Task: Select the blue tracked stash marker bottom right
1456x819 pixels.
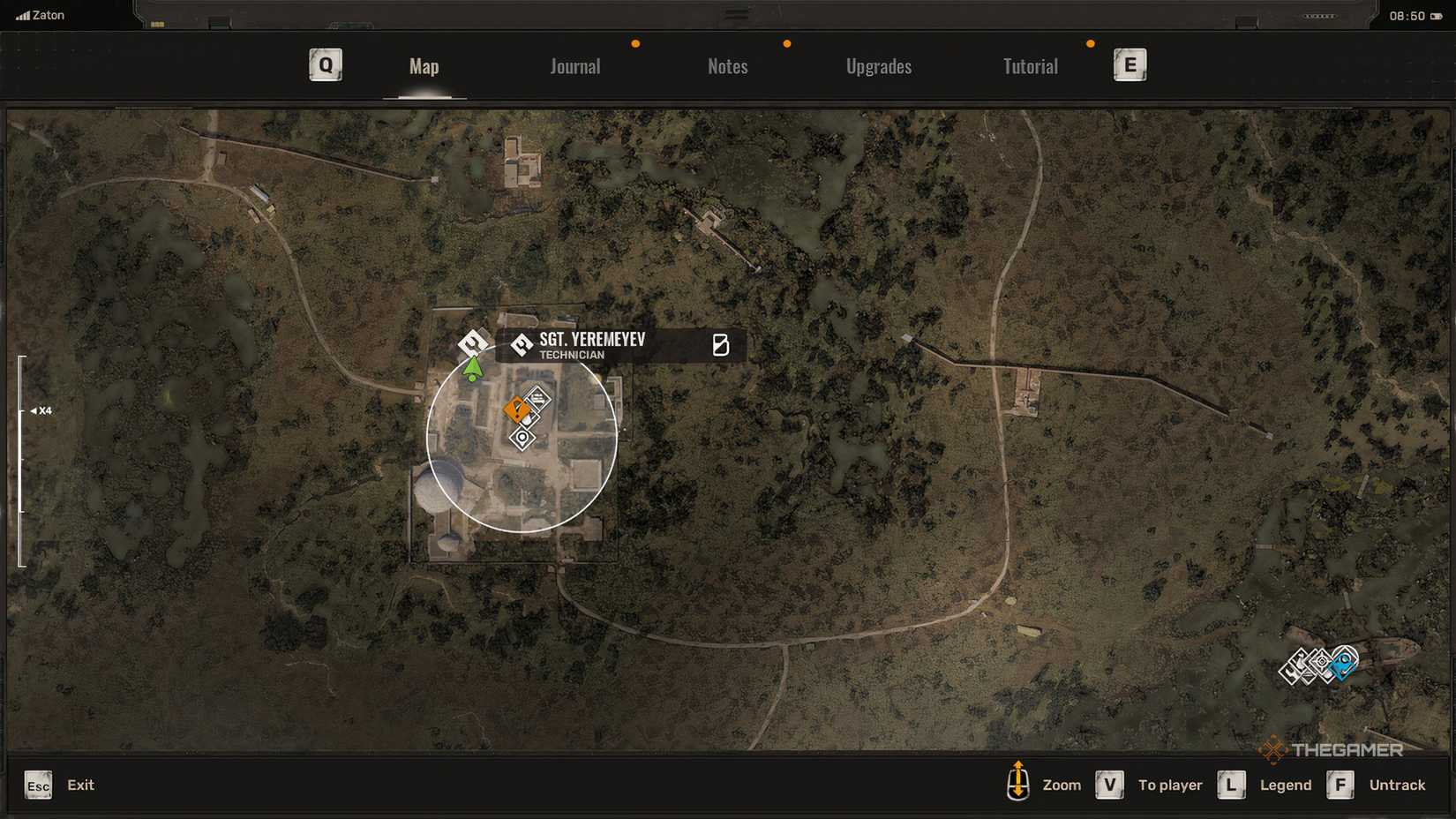Action: point(1344,664)
